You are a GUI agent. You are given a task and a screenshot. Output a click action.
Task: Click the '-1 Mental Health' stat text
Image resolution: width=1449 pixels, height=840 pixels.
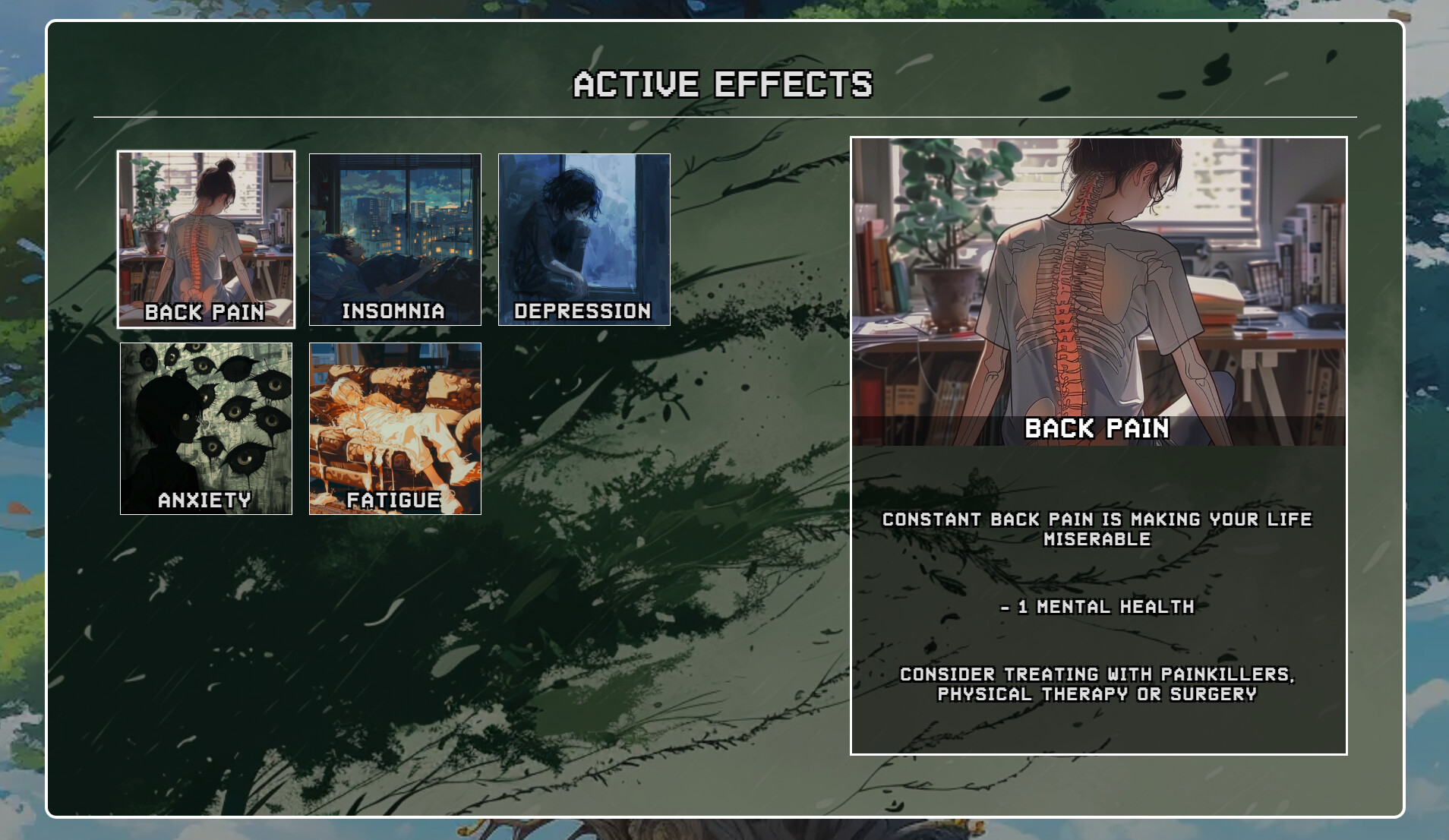coord(1097,607)
